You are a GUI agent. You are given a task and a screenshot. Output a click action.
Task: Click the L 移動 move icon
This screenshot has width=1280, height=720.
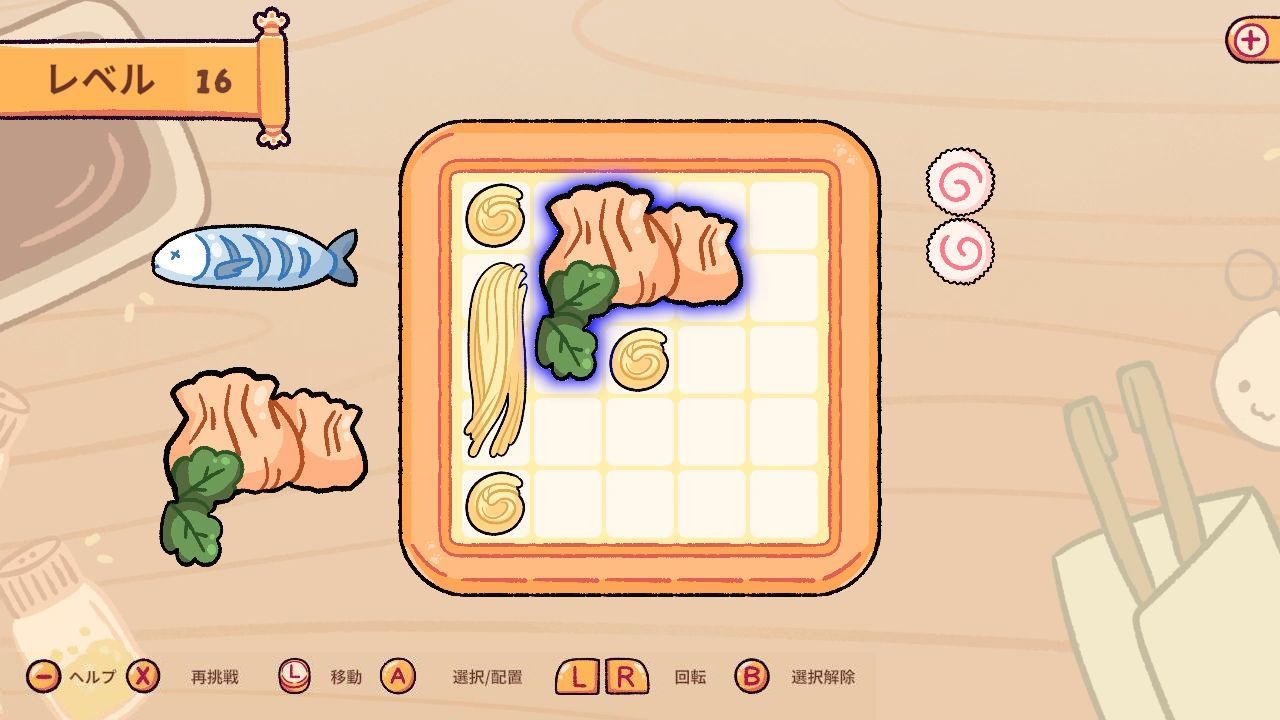point(295,675)
